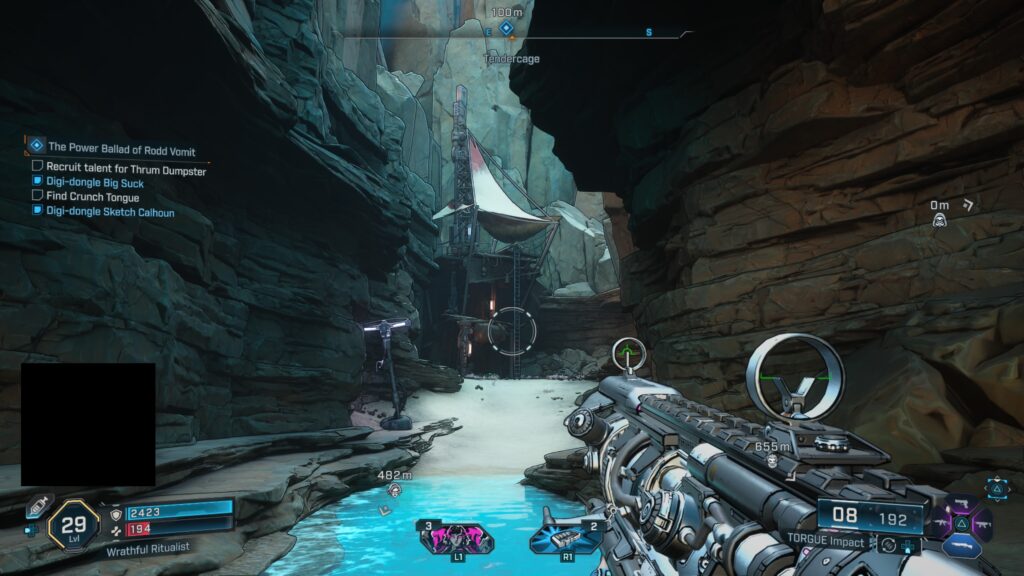Use the blue grenade ordnance icon
This screenshot has height=576, width=1024.
565,538
